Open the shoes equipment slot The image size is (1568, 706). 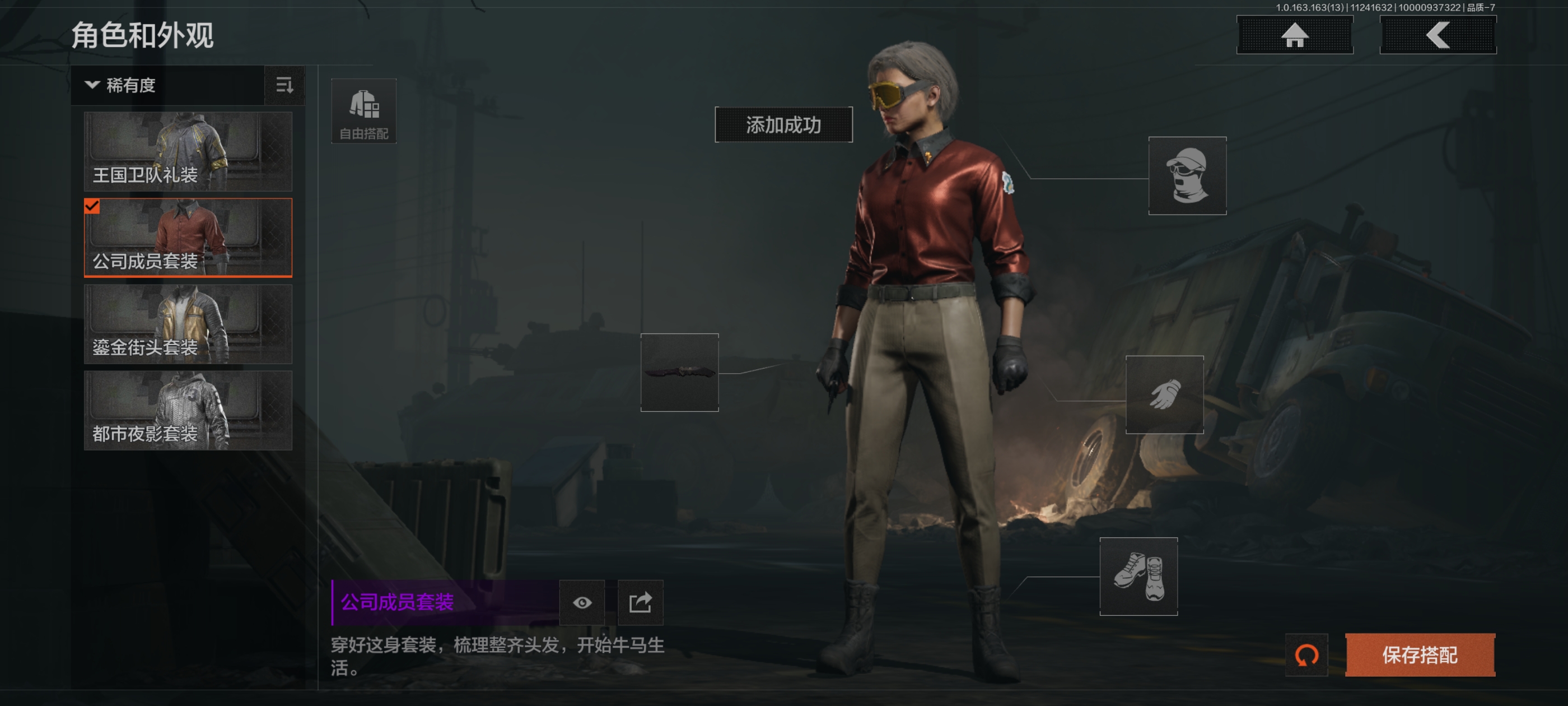coord(1138,576)
